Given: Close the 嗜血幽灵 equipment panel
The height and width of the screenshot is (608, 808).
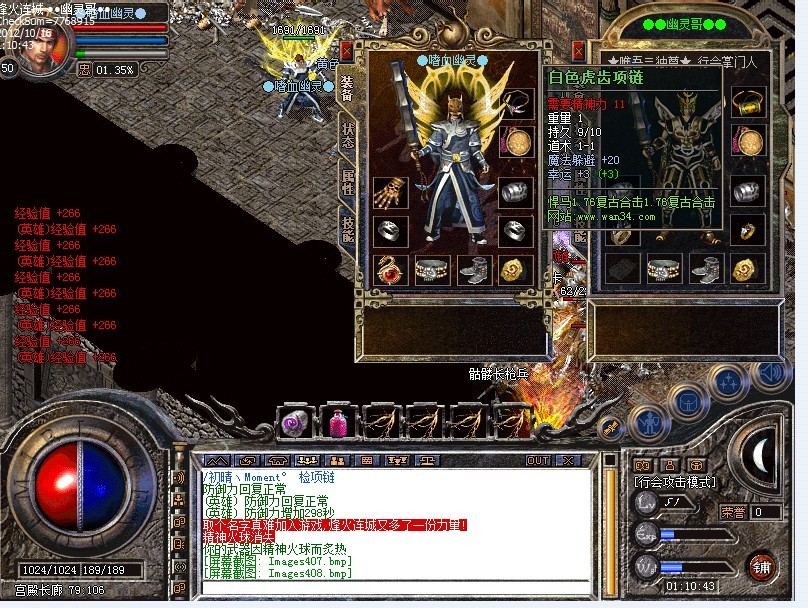Looking at the screenshot, I should [347, 50].
